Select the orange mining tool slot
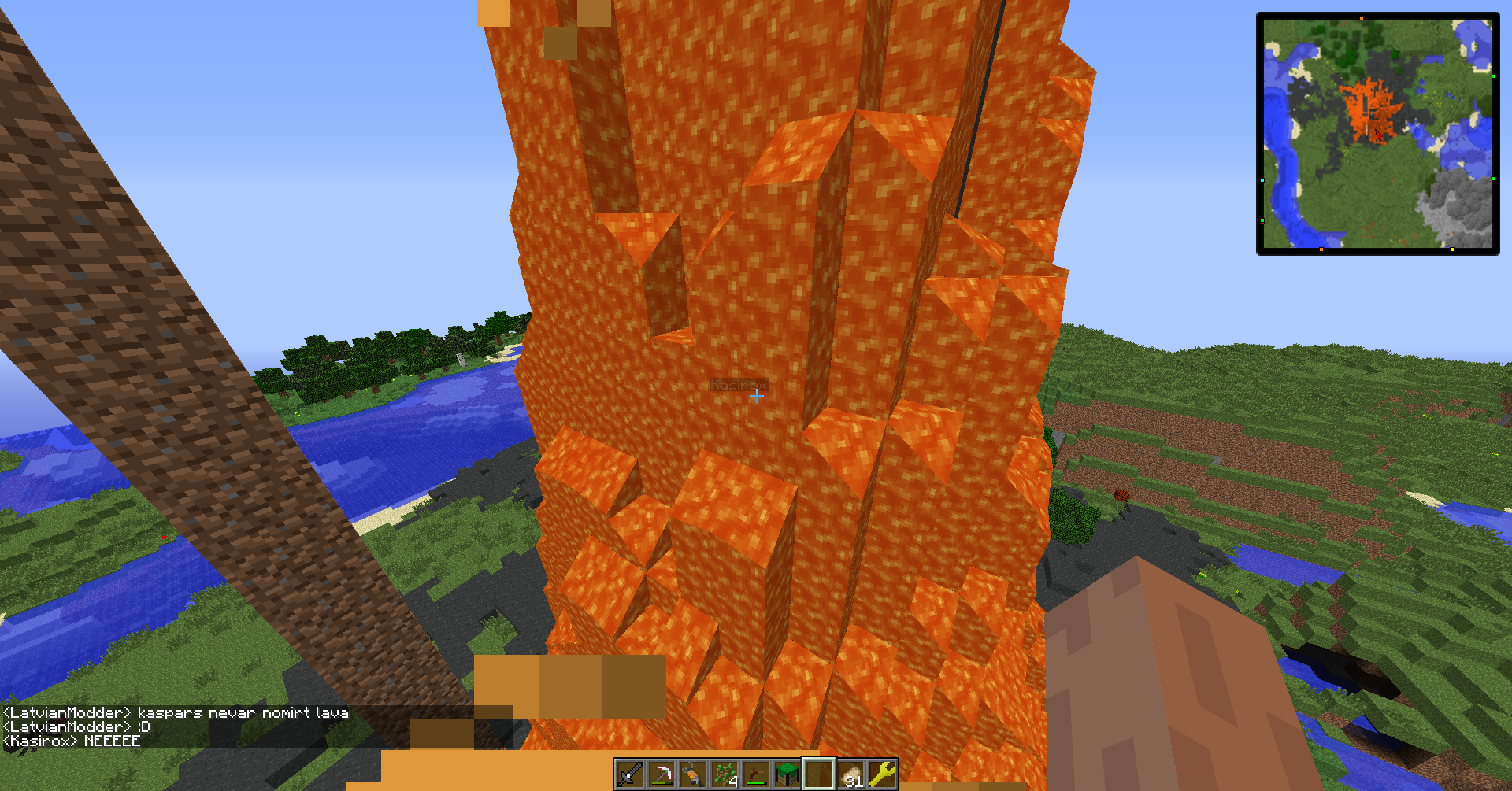This screenshot has height=791, width=1512. coord(692,774)
